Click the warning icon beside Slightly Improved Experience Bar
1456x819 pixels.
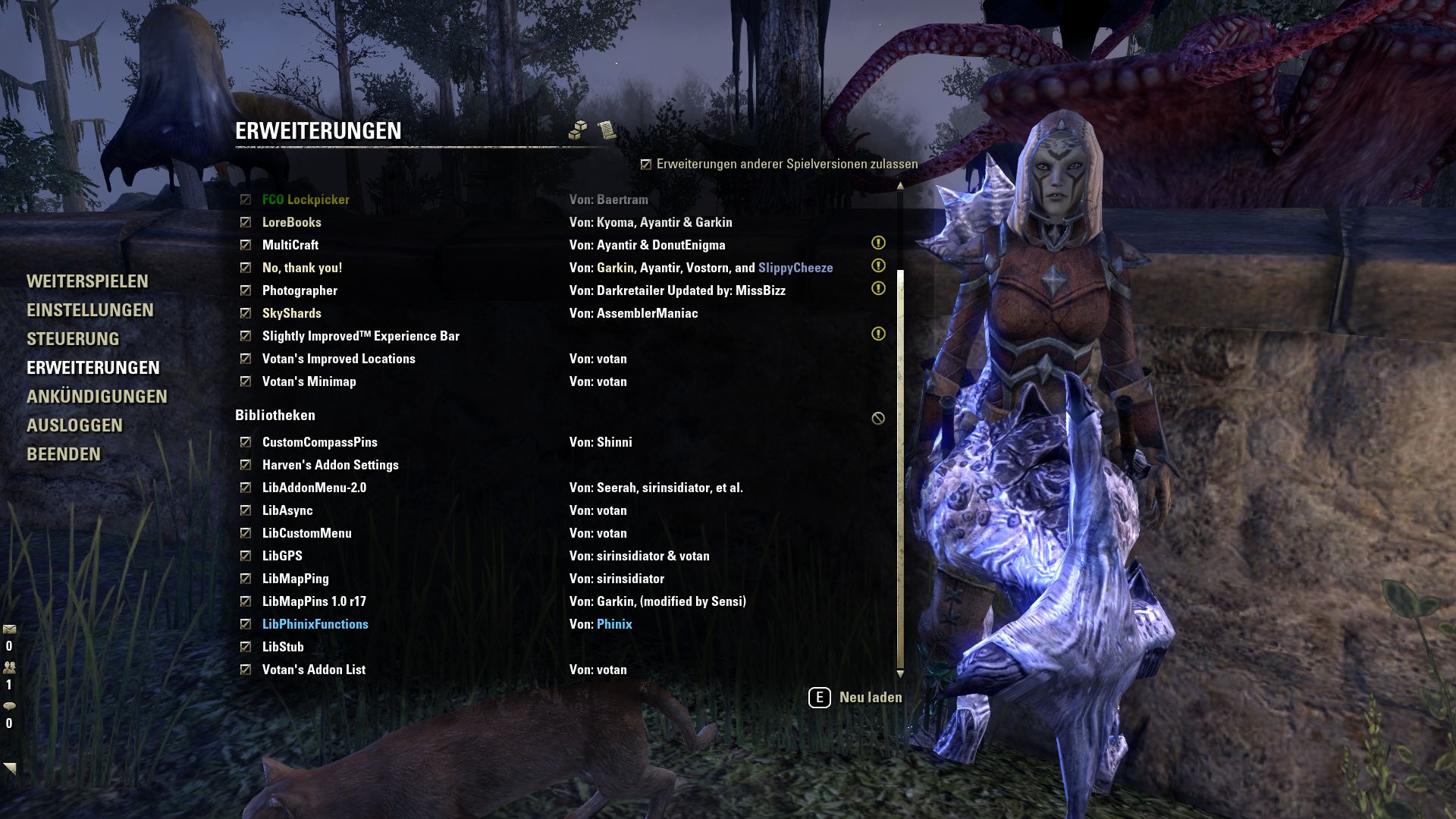(x=878, y=334)
